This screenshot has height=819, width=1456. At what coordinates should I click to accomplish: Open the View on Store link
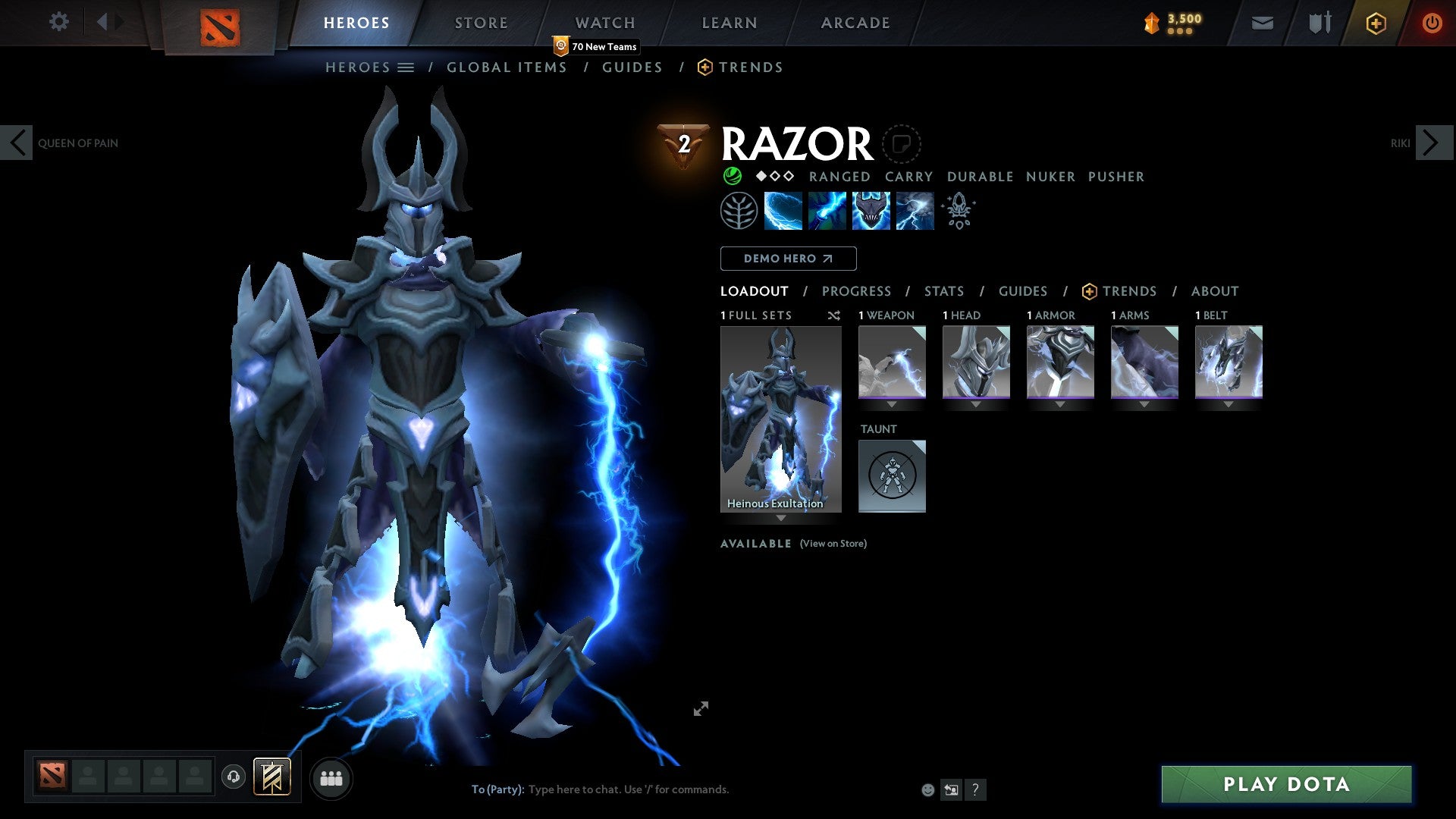click(x=833, y=544)
